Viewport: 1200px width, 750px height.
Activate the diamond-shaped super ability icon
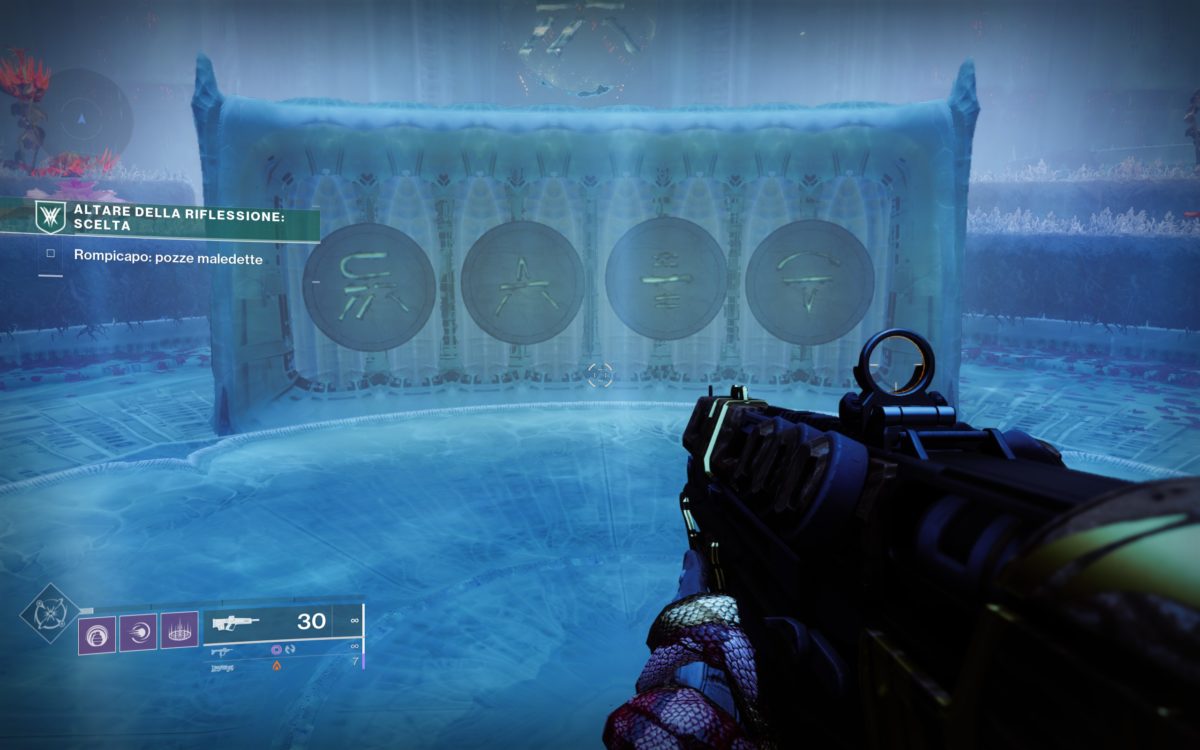pos(43,613)
